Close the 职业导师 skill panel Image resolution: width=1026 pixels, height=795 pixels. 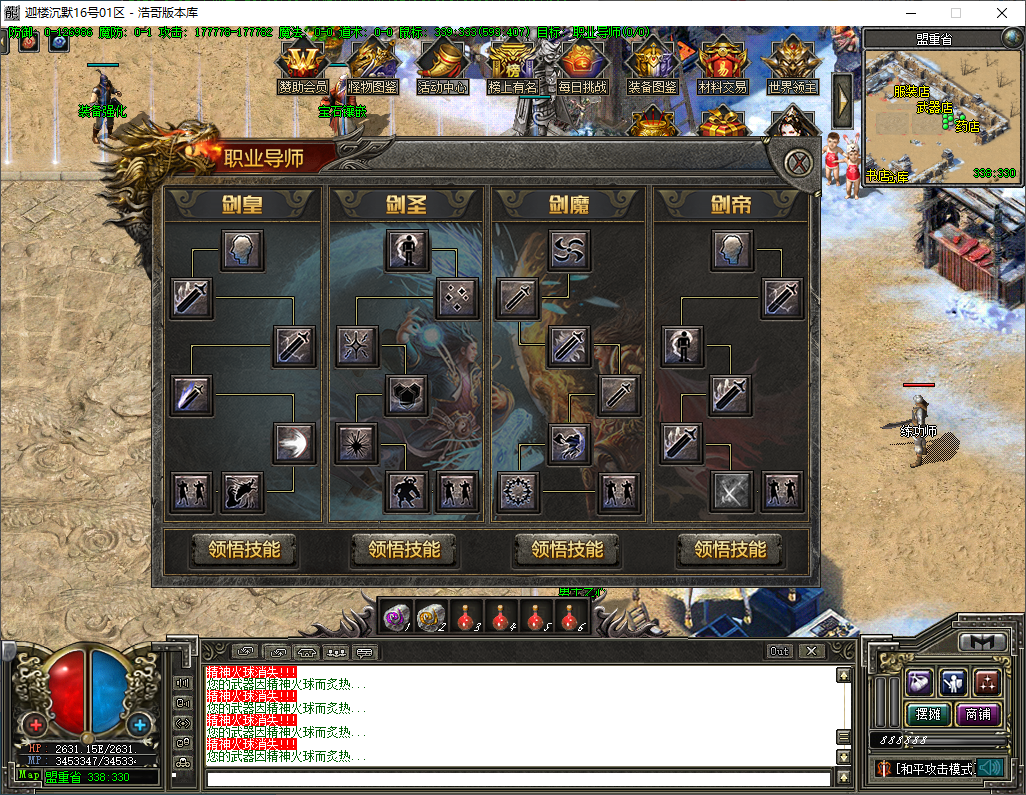pos(797,163)
